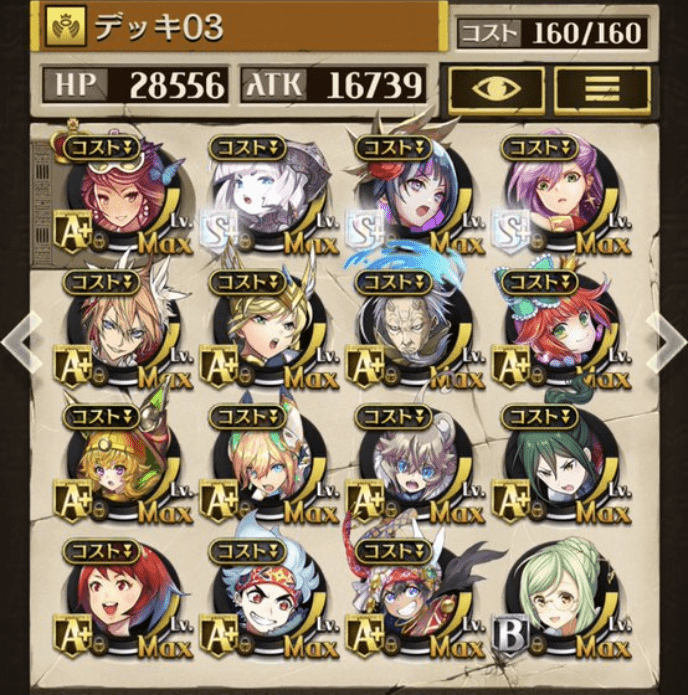This screenshot has height=695, width=688.
Task: Select the デッキ03 deck name banner
Action: pos(238,27)
